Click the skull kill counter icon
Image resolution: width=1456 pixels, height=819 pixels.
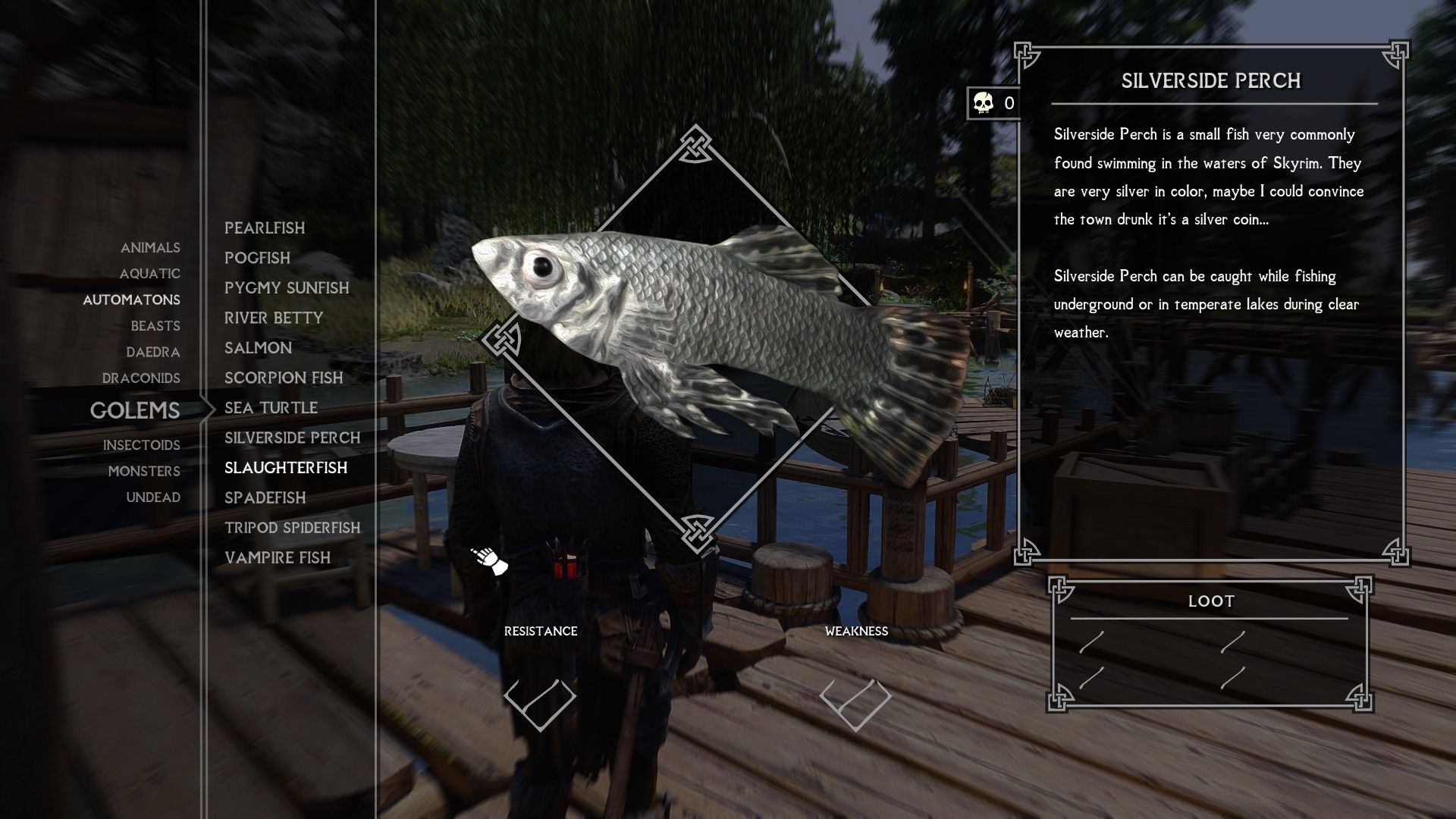[x=981, y=103]
